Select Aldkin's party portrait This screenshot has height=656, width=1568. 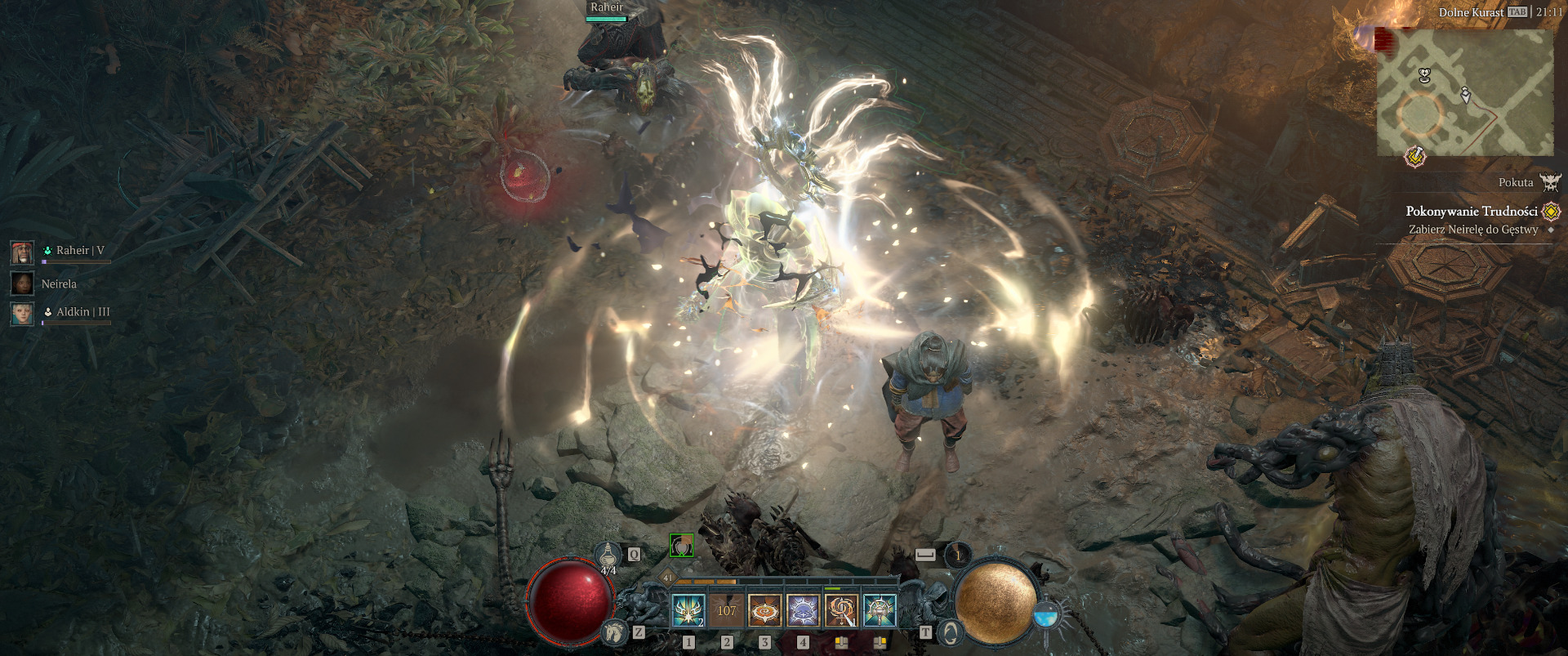tap(22, 313)
